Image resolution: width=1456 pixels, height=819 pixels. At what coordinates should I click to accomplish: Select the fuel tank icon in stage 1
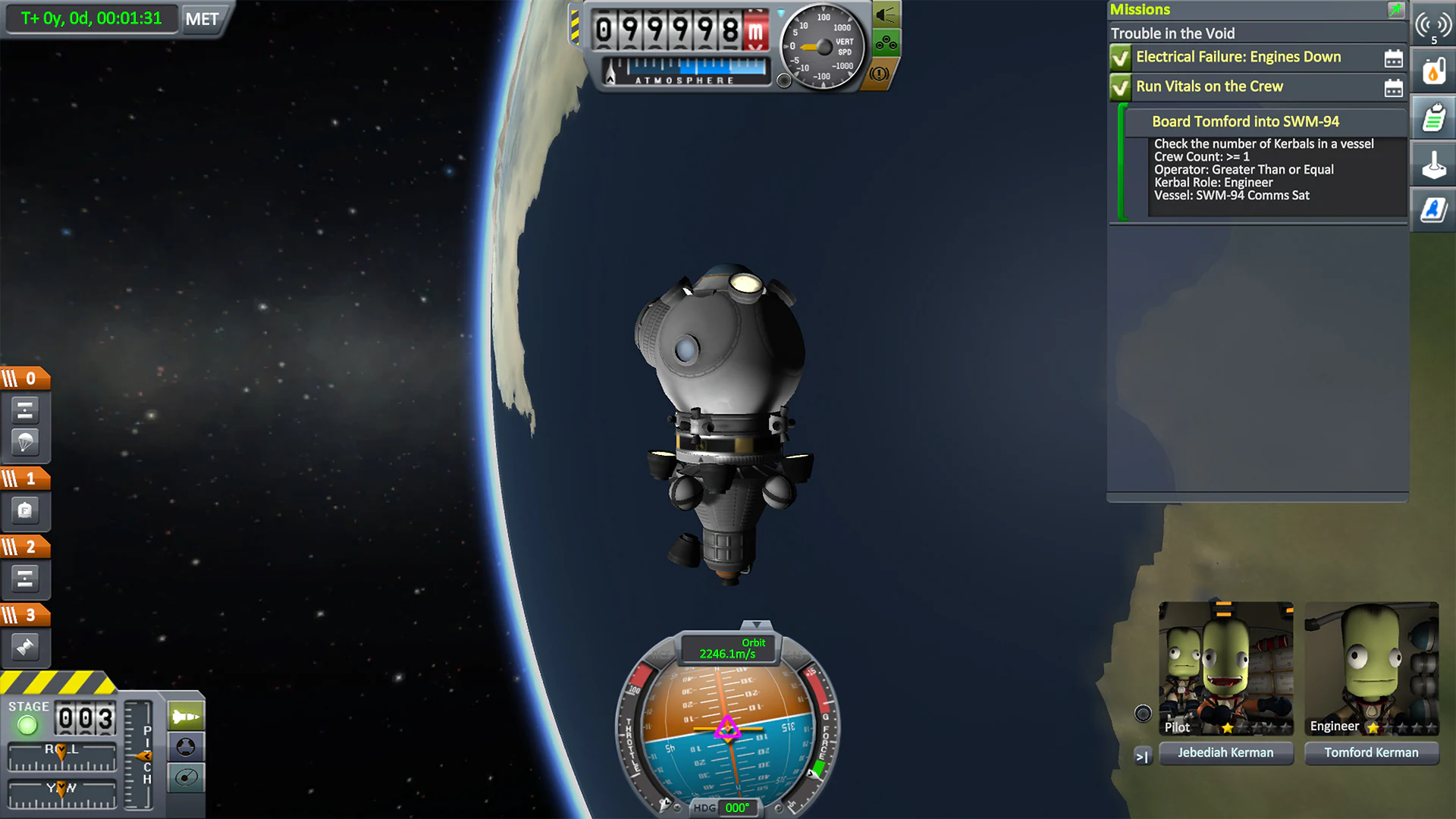click(26, 511)
